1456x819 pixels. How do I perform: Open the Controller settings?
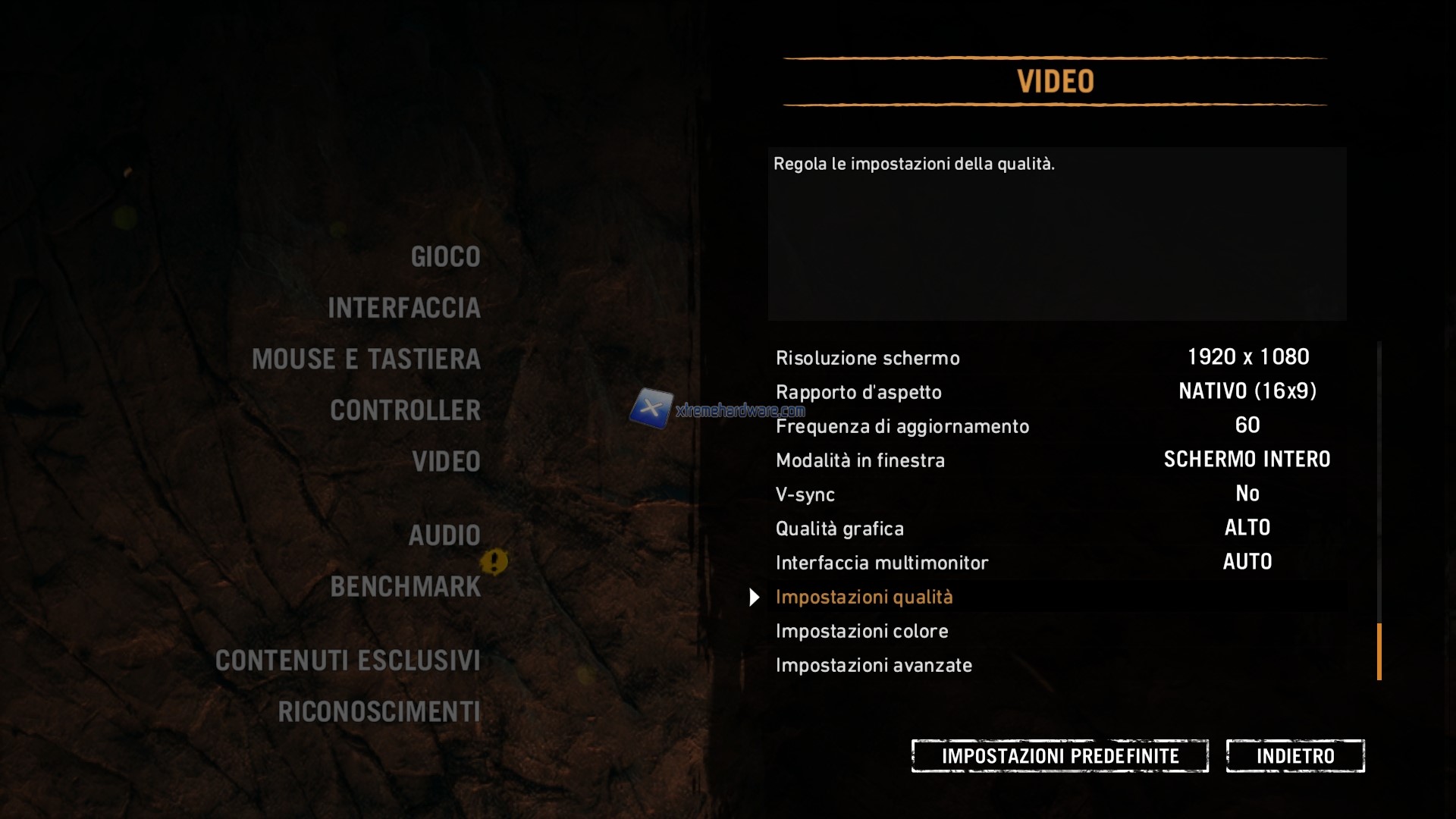(x=406, y=410)
